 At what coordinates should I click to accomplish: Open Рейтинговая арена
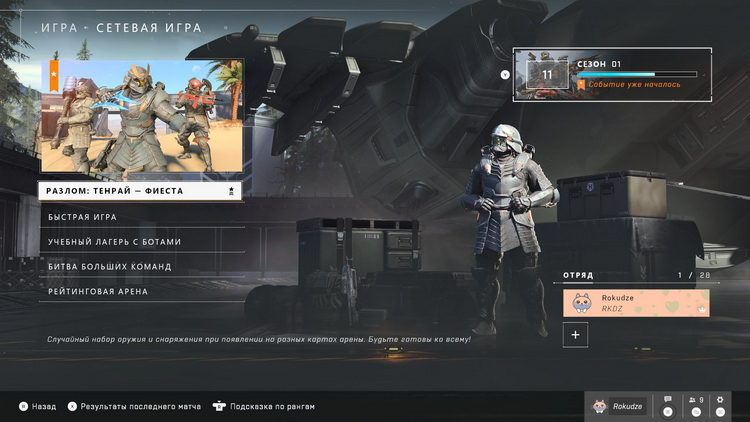click(x=141, y=292)
